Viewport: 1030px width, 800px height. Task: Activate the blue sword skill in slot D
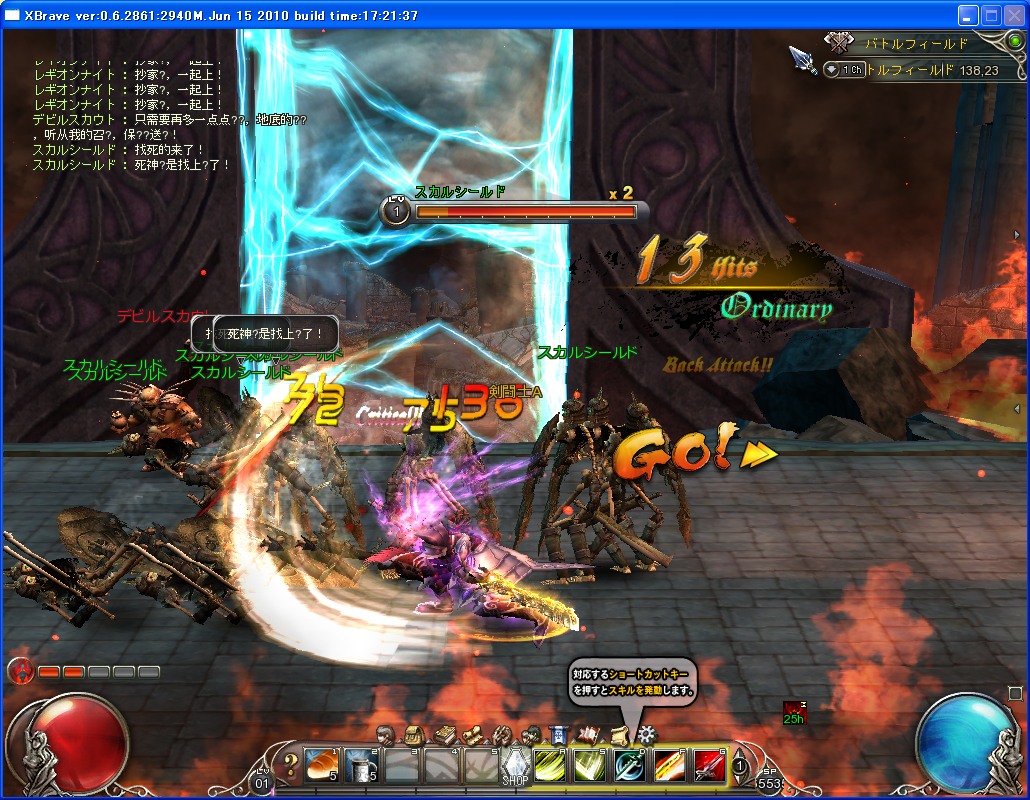(628, 767)
